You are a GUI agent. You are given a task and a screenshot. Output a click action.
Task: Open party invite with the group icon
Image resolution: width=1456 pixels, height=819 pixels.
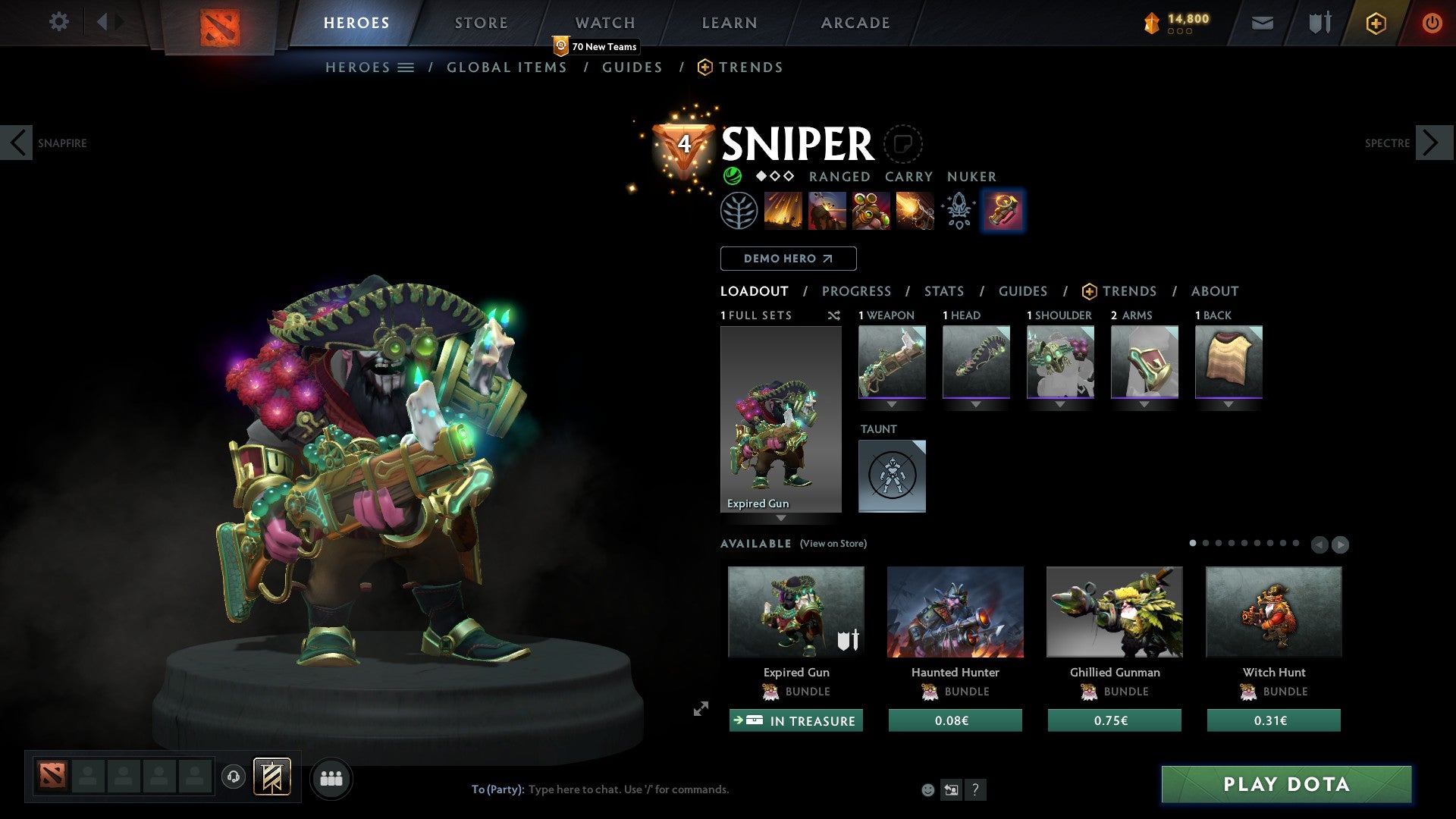point(331,777)
